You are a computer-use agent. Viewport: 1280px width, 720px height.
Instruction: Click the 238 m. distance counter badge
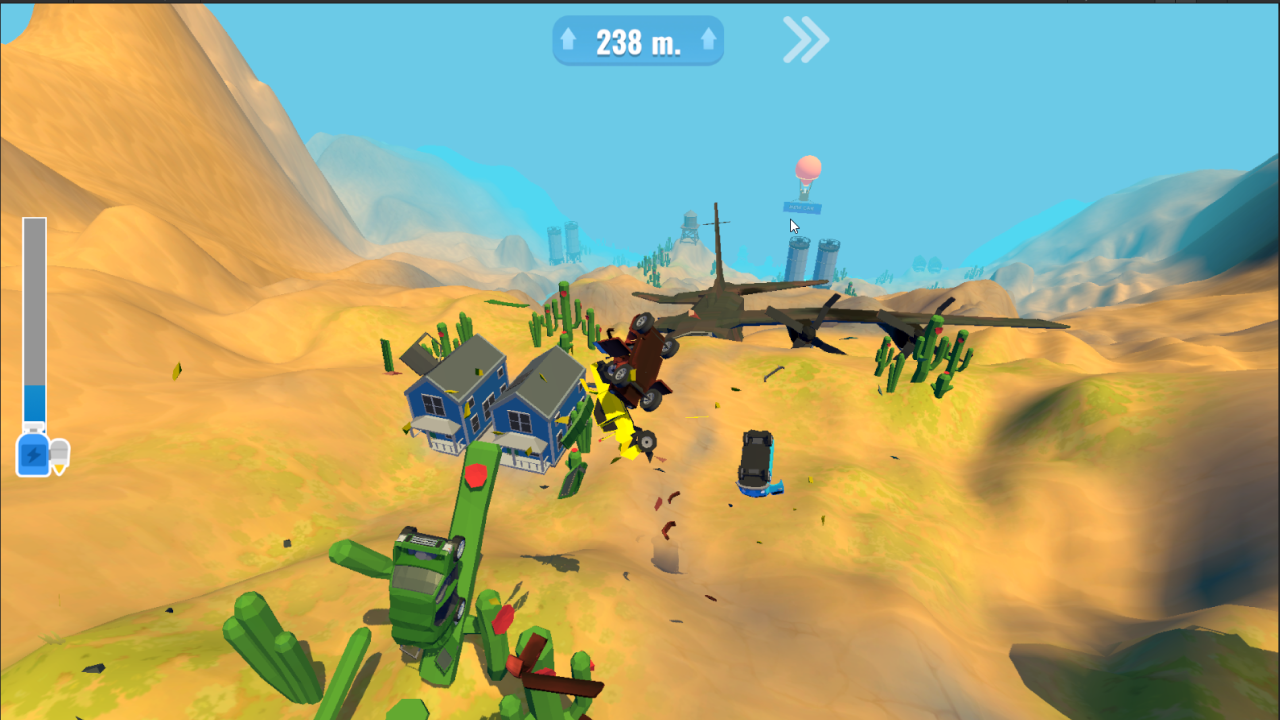click(638, 40)
